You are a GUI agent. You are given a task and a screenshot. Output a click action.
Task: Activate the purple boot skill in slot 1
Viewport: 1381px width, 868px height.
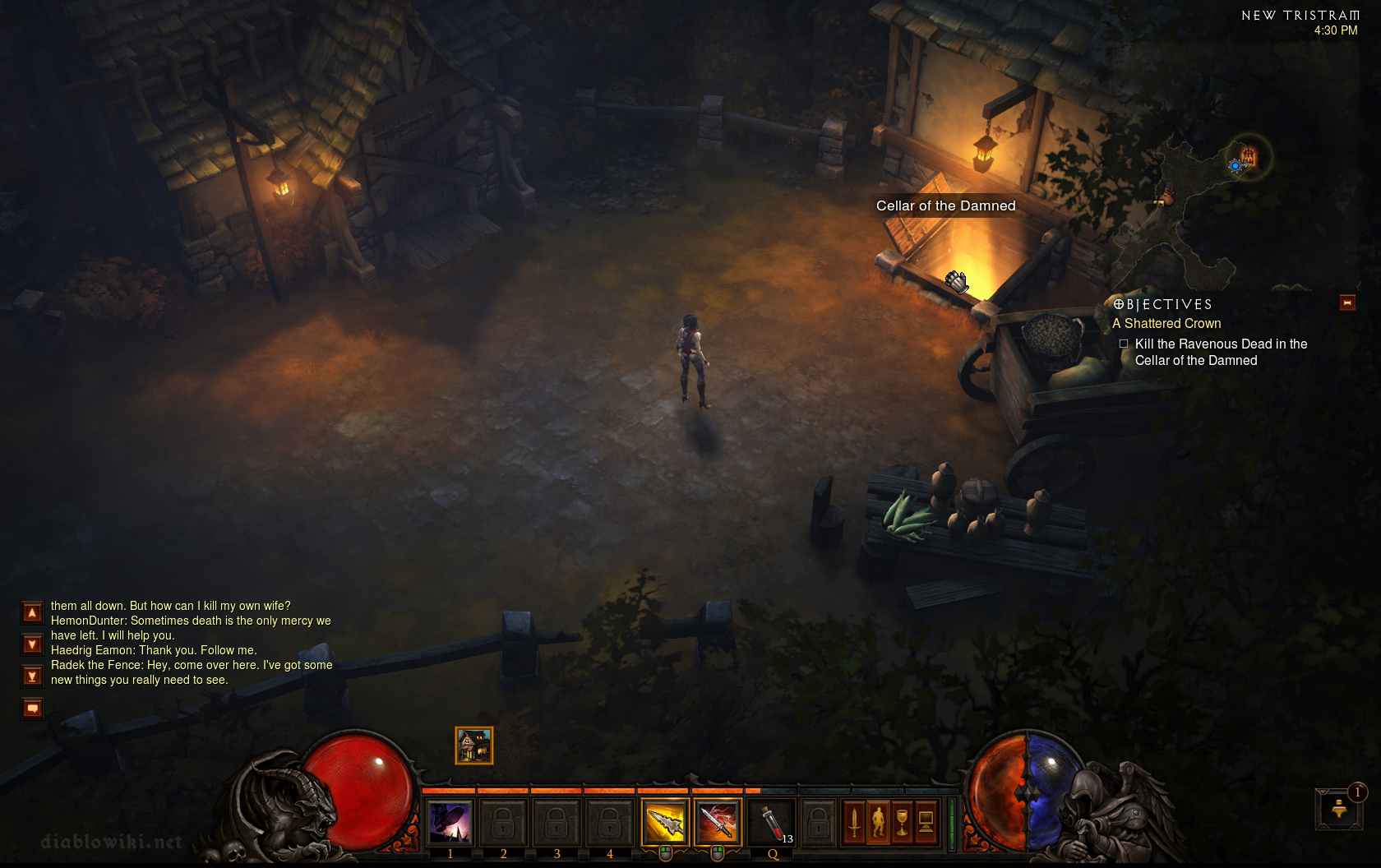click(450, 822)
